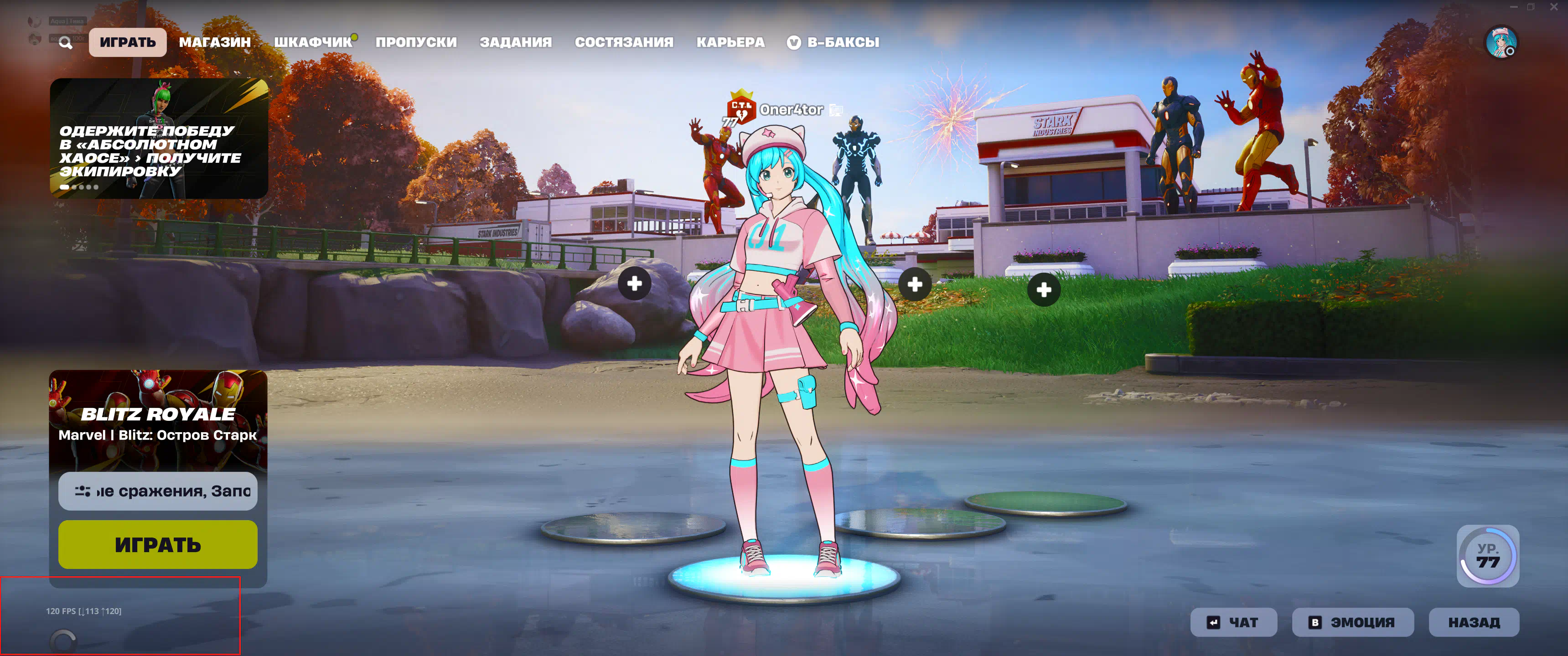Viewport: 1568px width, 656px height.
Task: Choose the Blitz Royale game mode tile
Action: pyautogui.click(x=158, y=420)
